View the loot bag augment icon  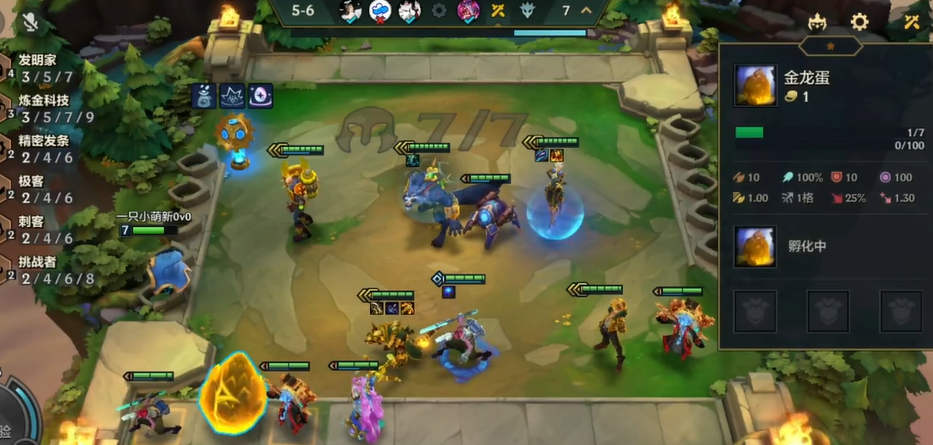coord(206,96)
